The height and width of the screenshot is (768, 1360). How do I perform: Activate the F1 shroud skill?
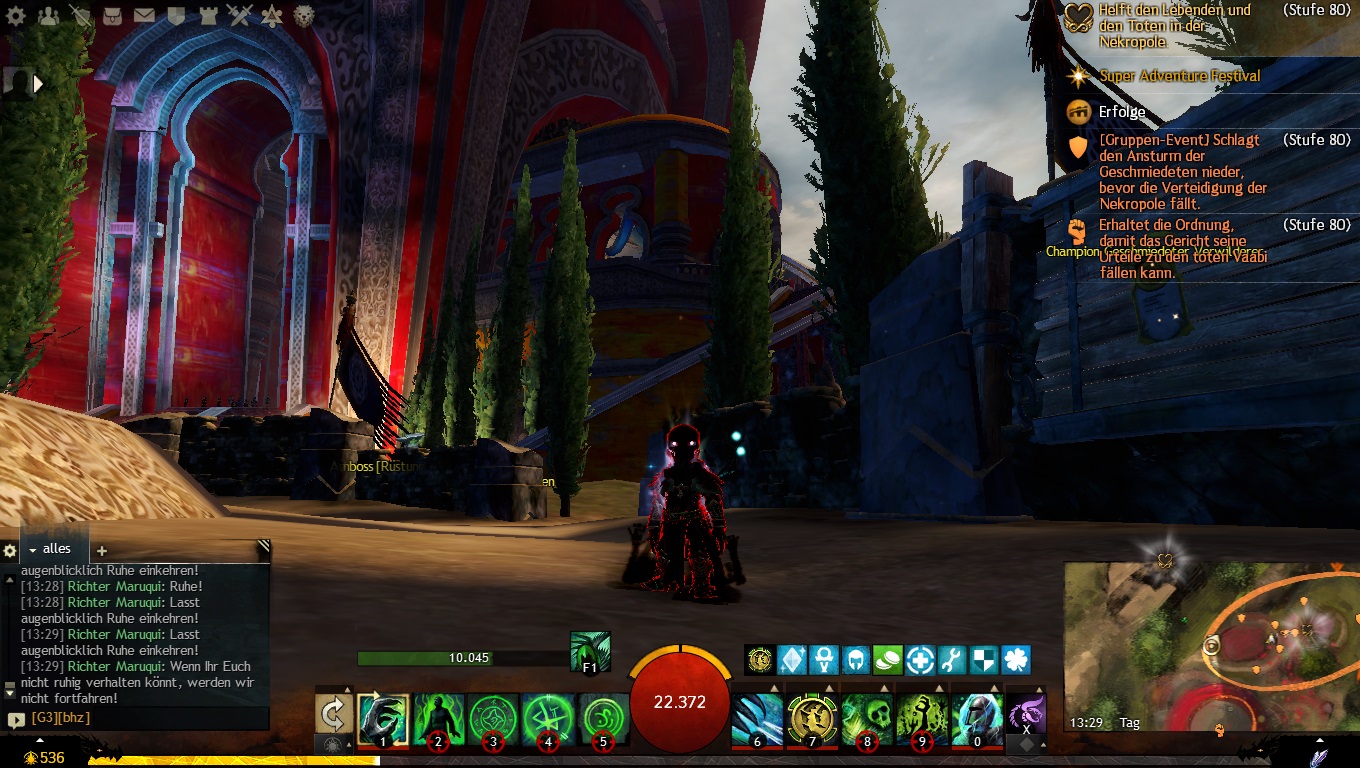590,650
